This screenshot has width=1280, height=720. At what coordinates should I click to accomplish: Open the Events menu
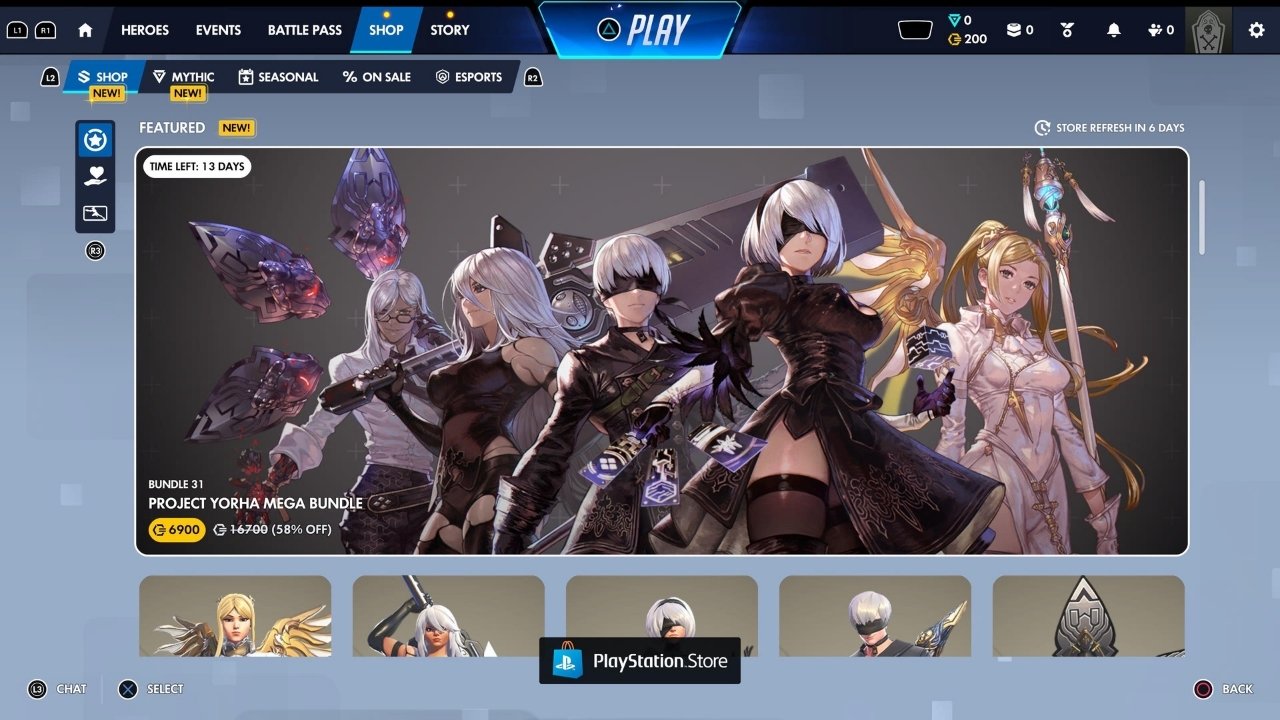click(x=218, y=30)
